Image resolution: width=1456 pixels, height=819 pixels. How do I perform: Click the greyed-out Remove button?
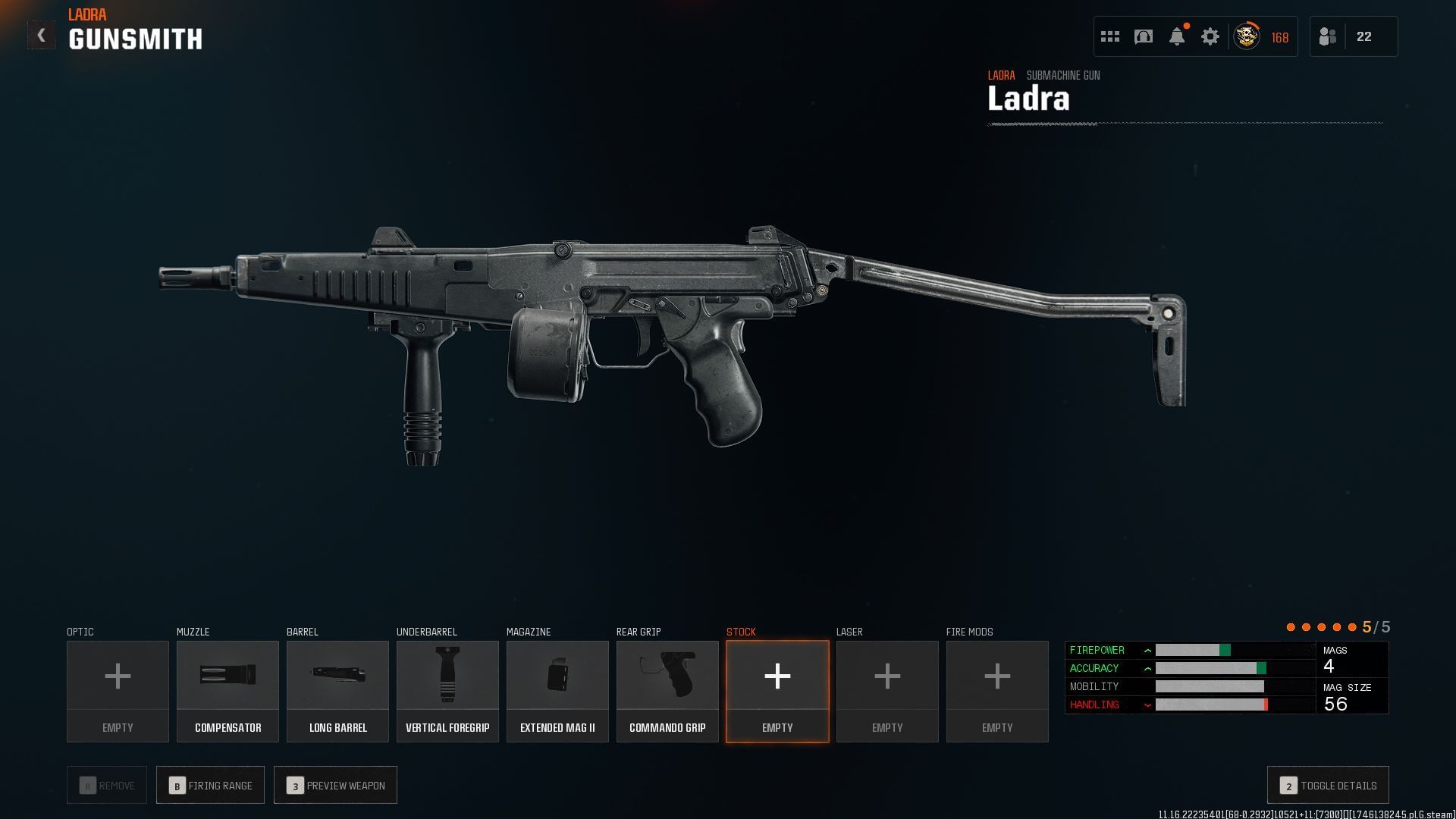pos(107,785)
